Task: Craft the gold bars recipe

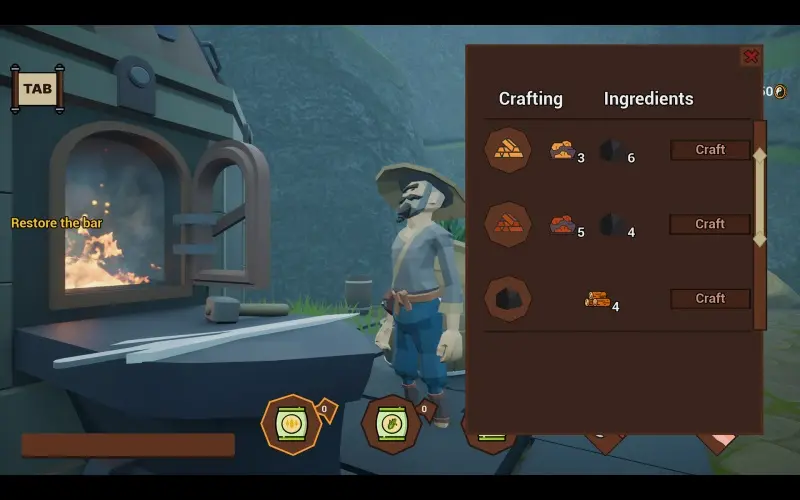Action: click(x=710, y=150)
